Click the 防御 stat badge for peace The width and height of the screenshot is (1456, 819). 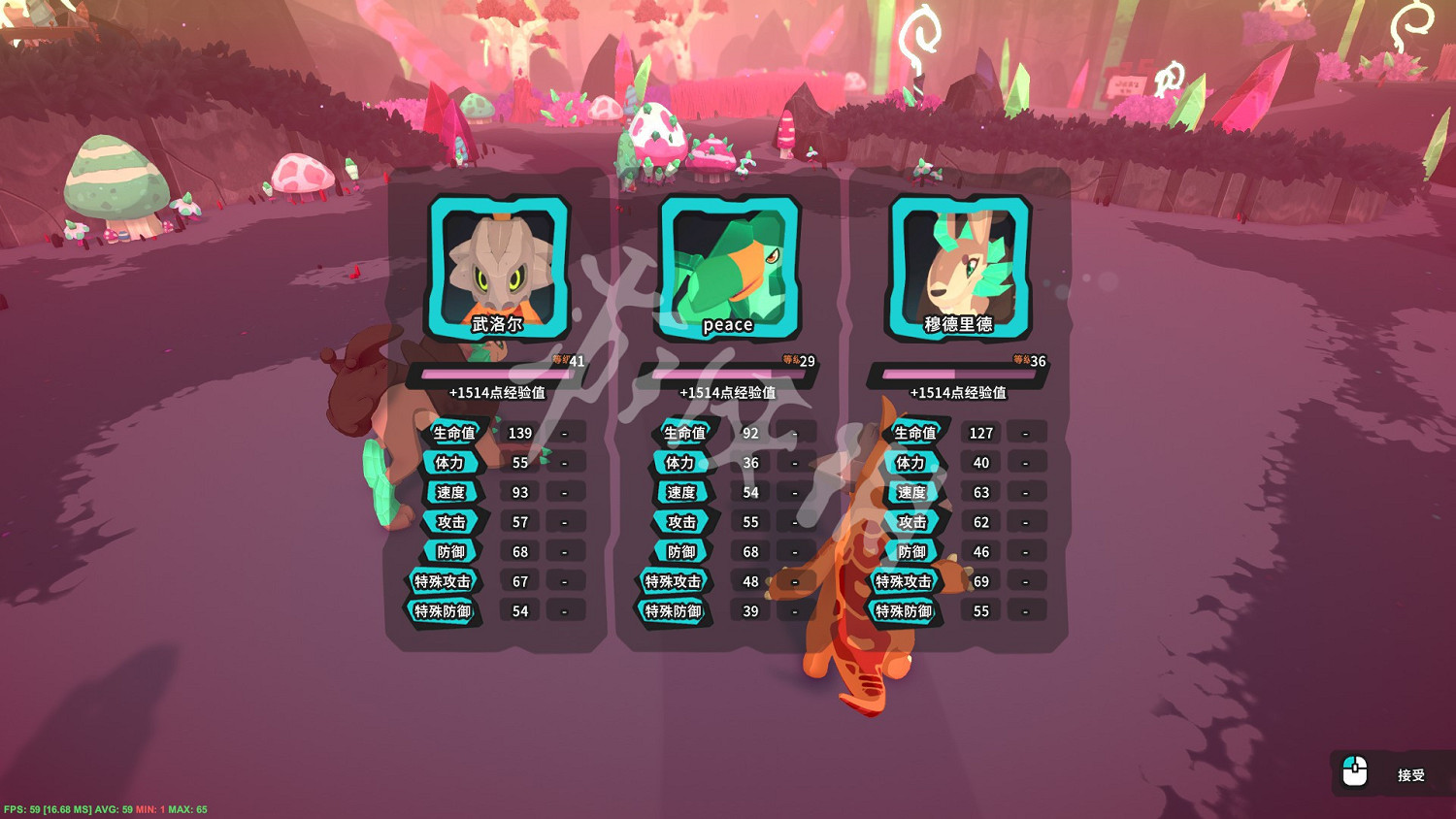[x=683, y=551]
